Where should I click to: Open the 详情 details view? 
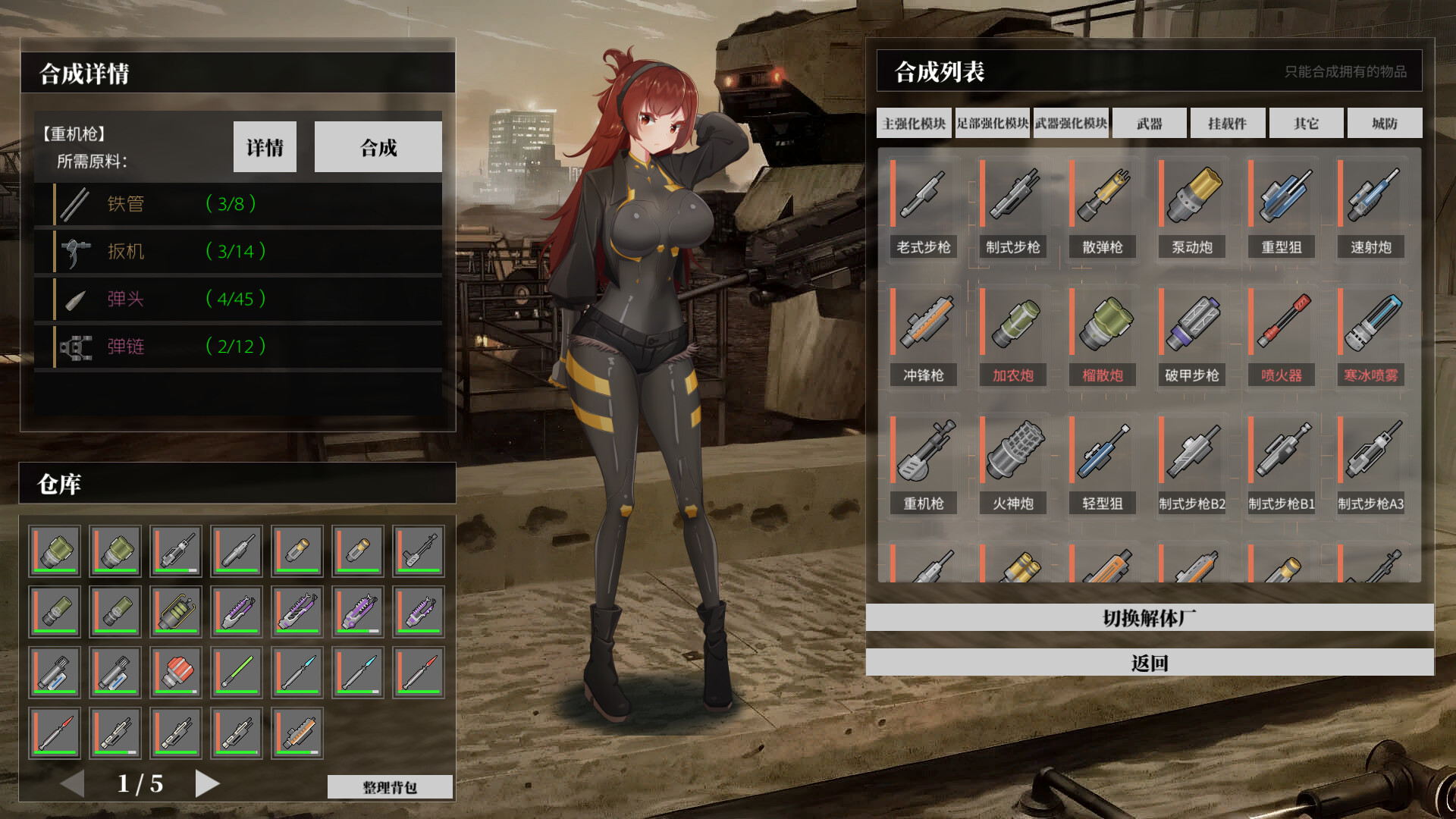coord(265,146)
